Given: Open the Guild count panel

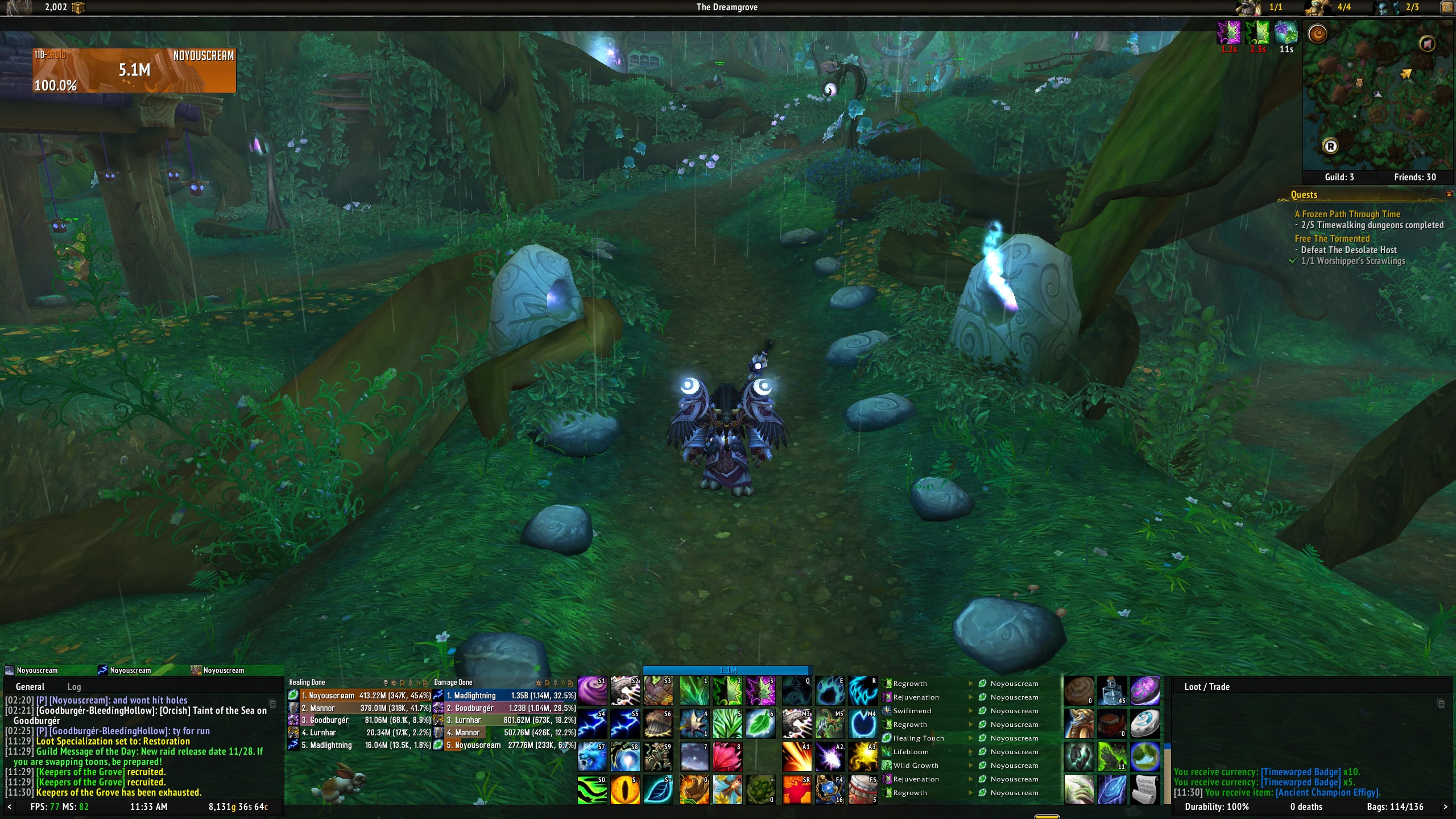Looking at the screenshot, I should (x=1339, y=177).
